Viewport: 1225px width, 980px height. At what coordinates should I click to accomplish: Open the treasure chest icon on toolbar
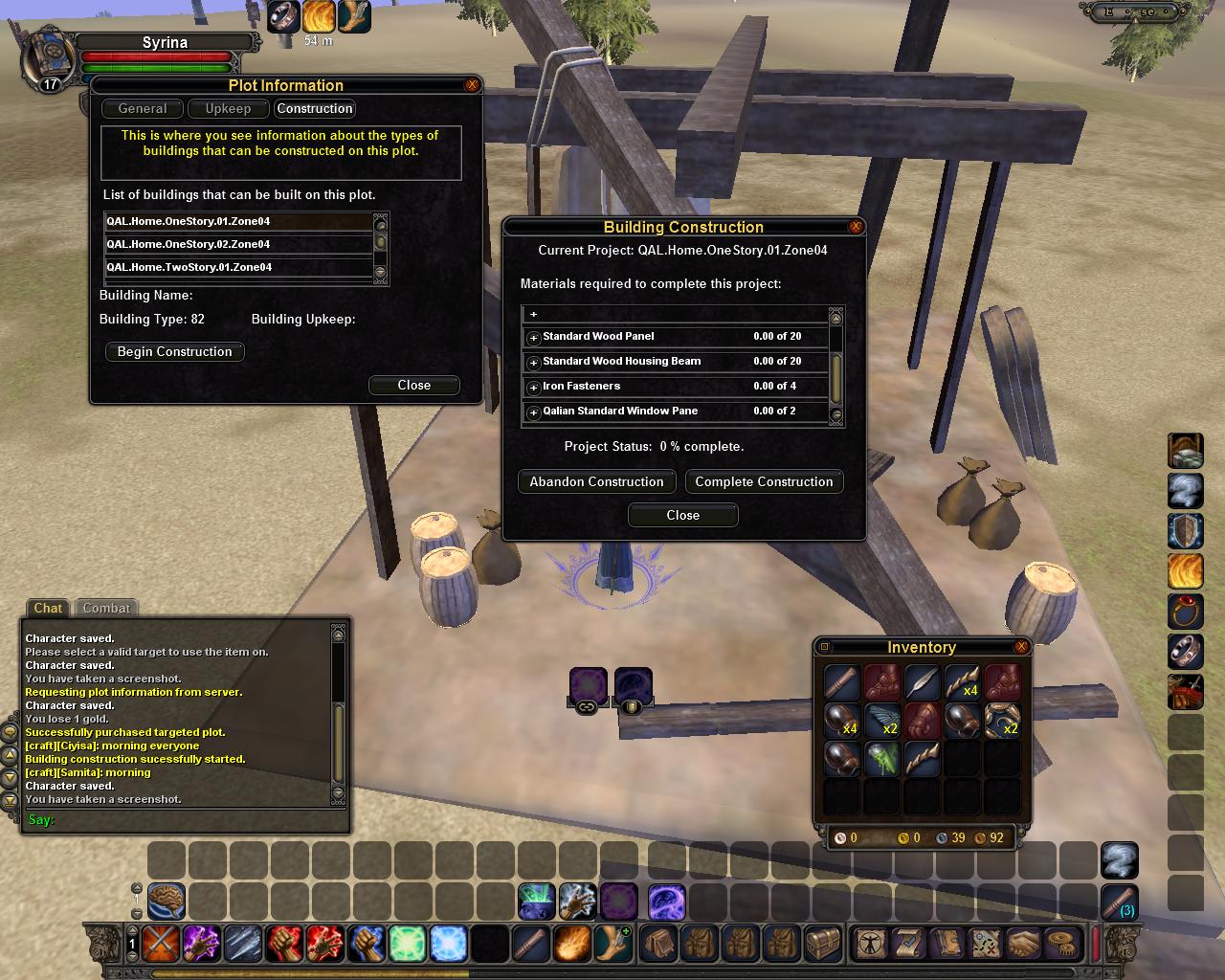coord(823,945)
